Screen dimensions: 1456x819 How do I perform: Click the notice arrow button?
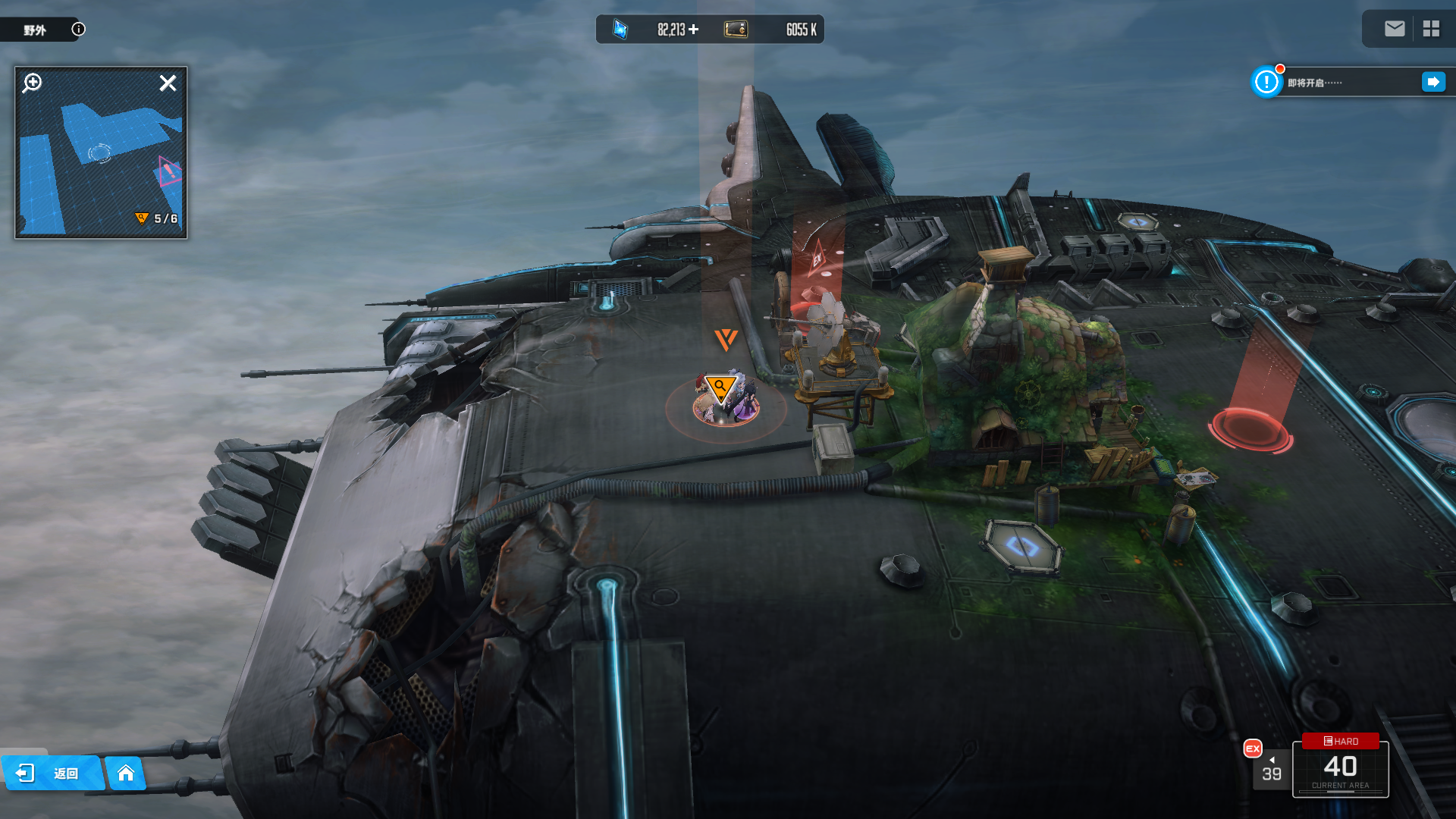click(1433, 82)
